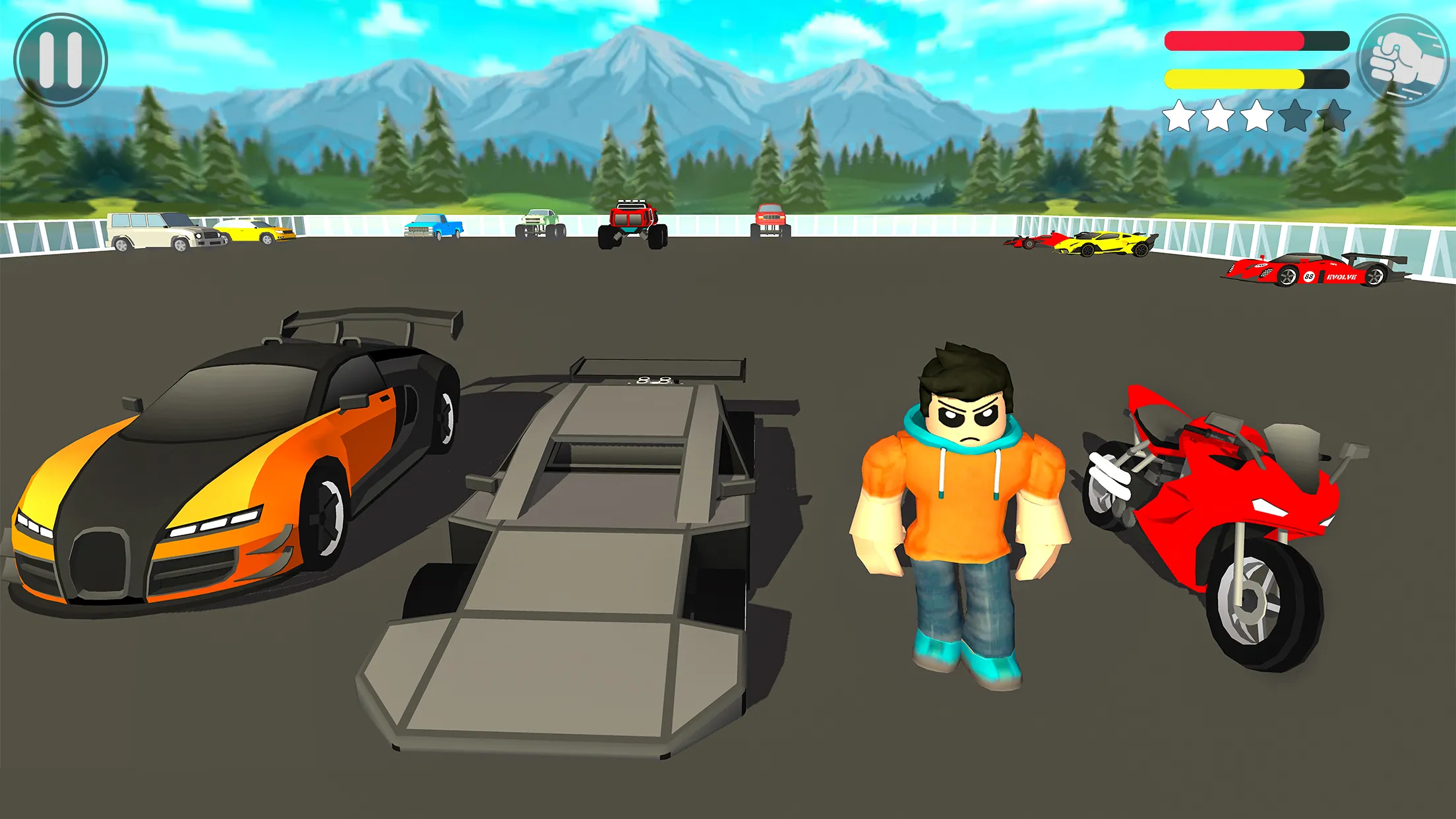Select the white SUV on the left

click(x=155, y=232)
